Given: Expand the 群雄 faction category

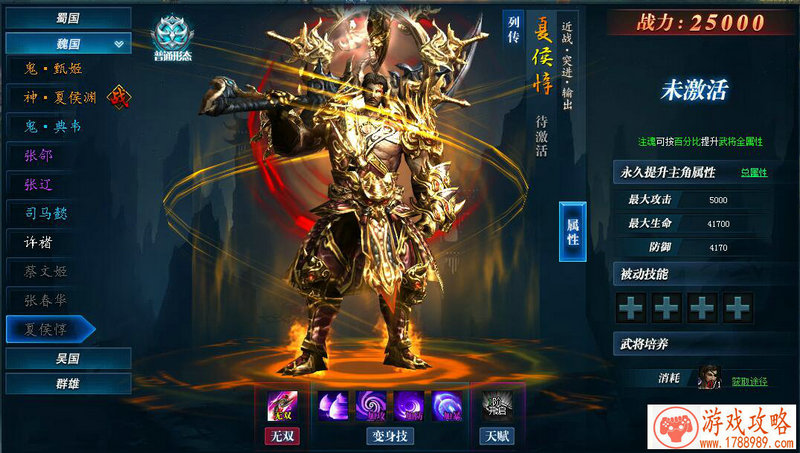Looking at the screenshot, I should pyautogui.click(x=67, y=384).
